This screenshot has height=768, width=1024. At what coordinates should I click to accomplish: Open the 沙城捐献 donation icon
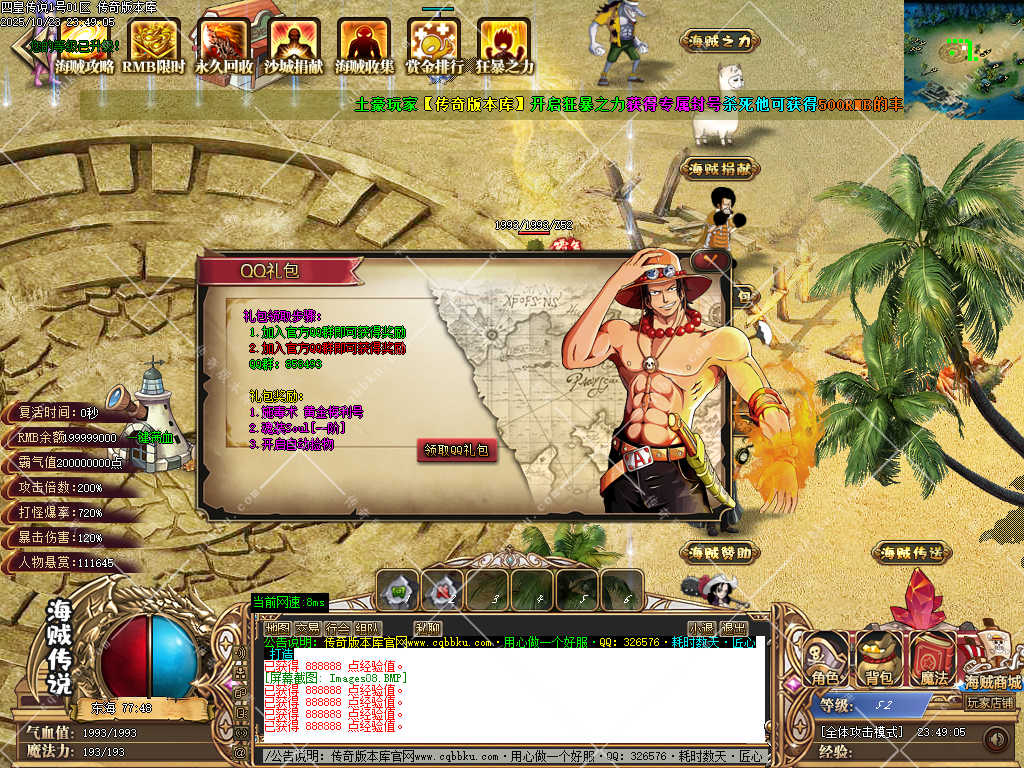pyautogui.click(x=294, y=47)
